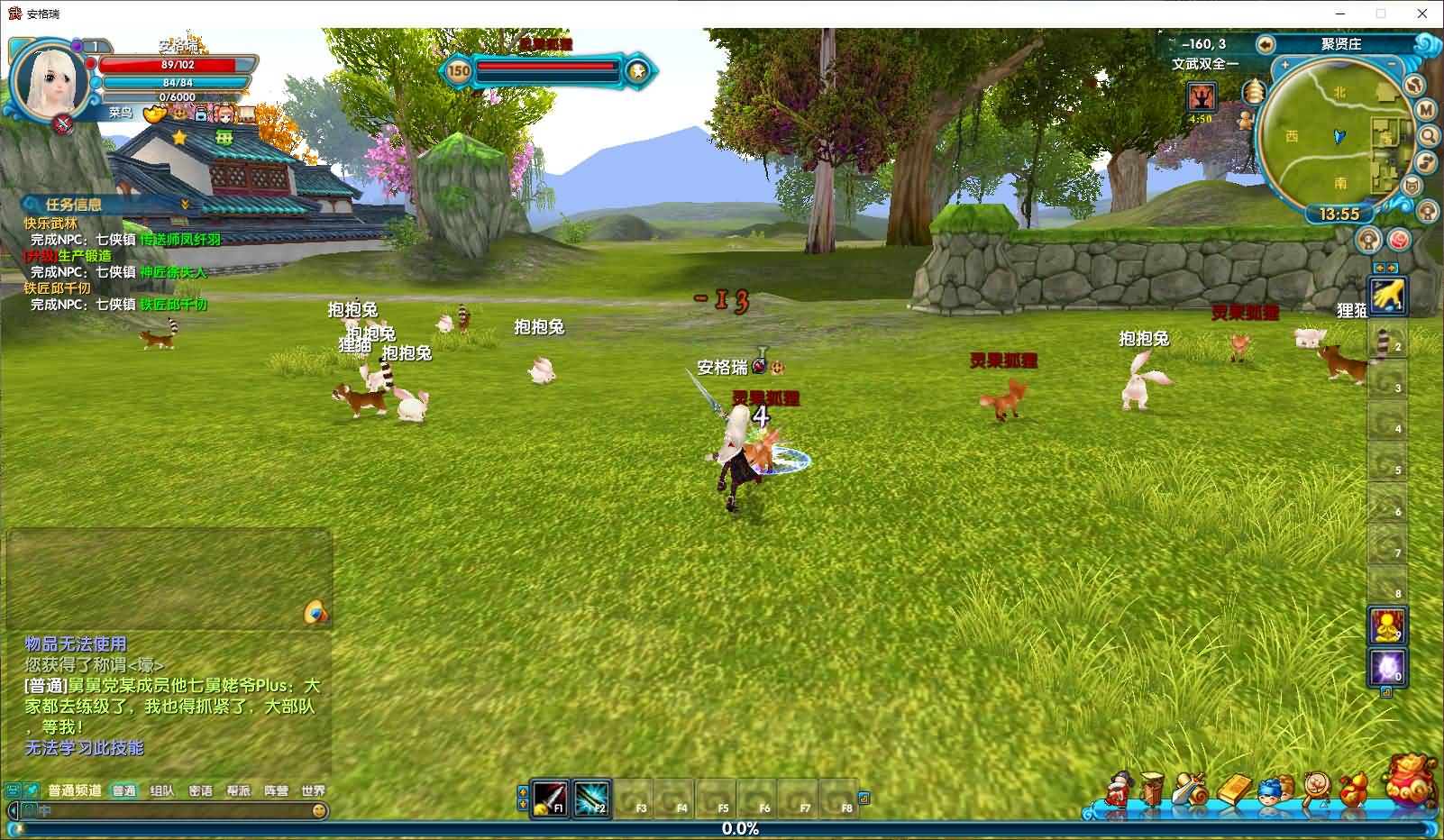1444x840 pixels.
Task: Collapse the 任务信息 quest tracker panel
Action: (x=186, y=205)
